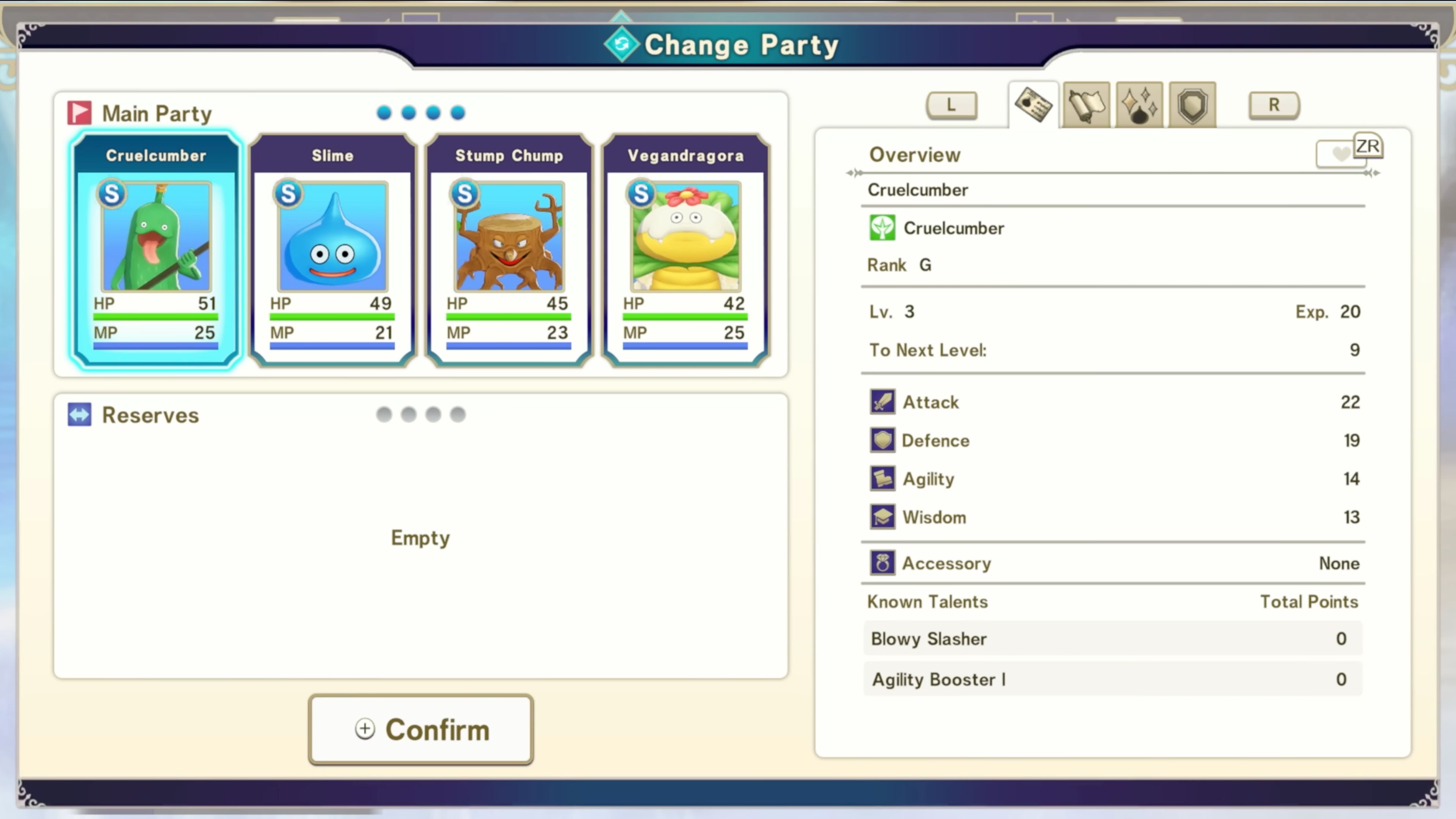Viewport: 1456px width, 819px height.
Task: Select the Stump Chump party card
Action: coord(508,249)
